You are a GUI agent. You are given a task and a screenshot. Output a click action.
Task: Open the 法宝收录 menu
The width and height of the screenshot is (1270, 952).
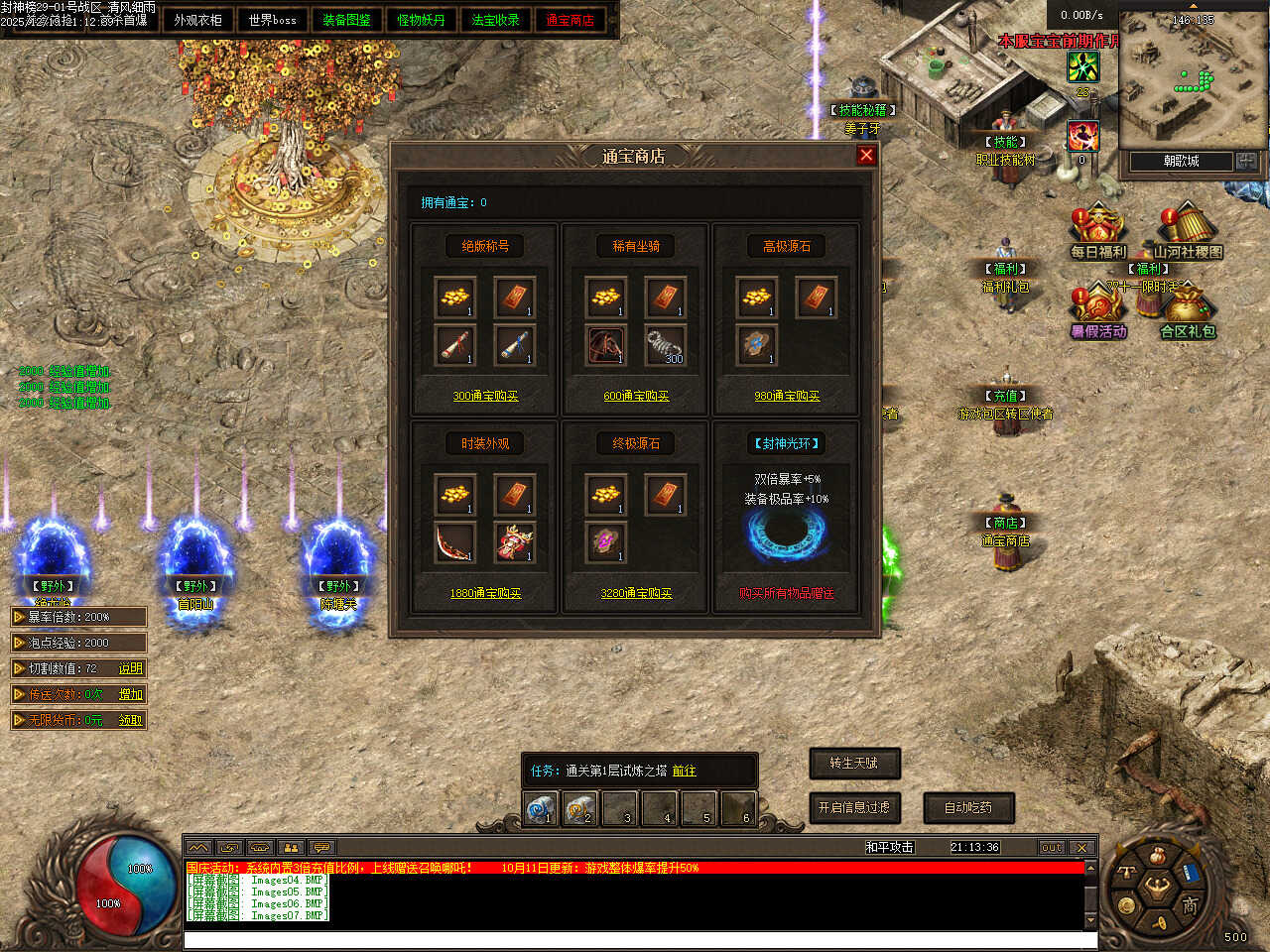(495, 20)
